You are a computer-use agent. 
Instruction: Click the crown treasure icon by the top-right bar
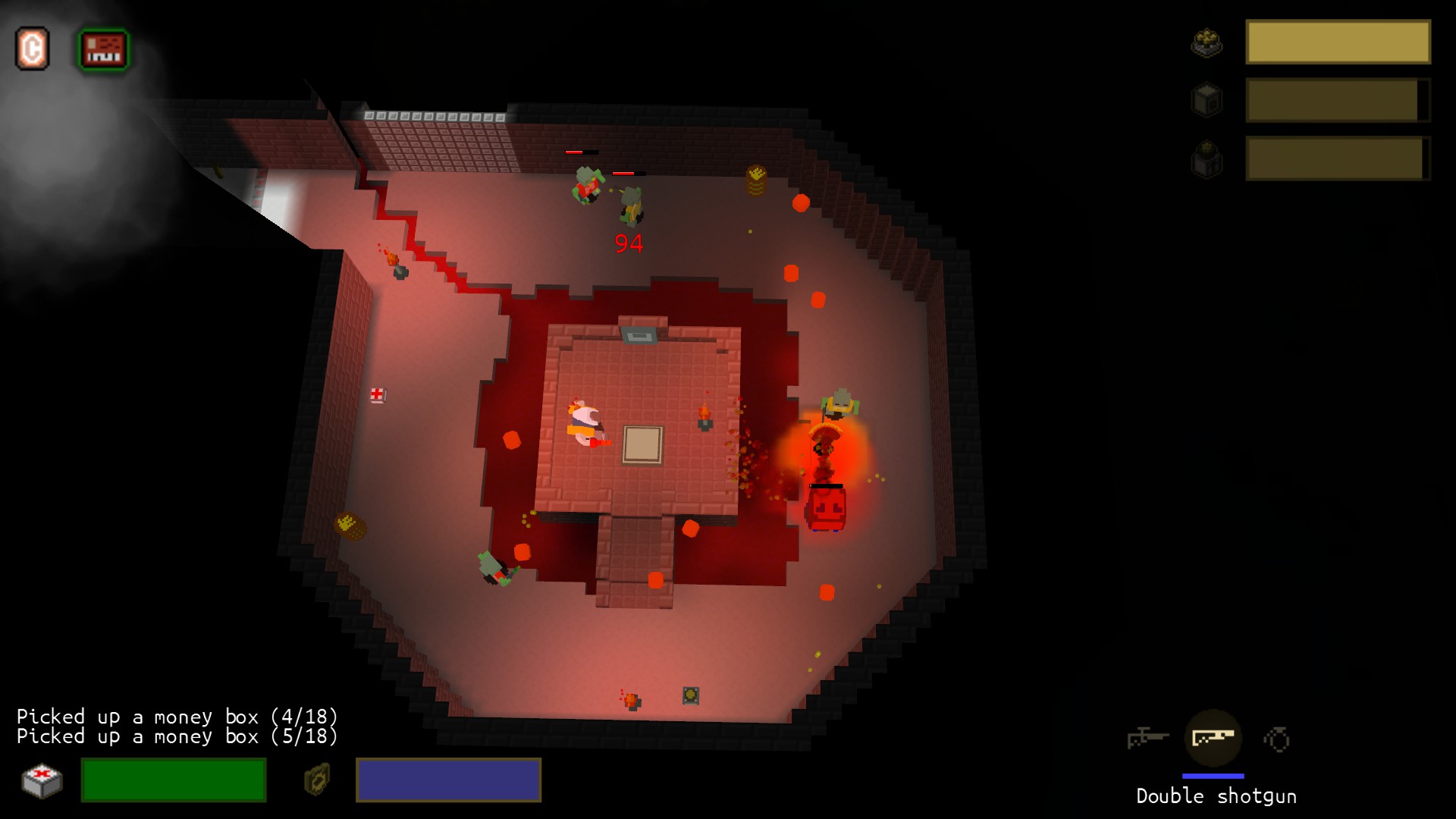tap(1208, 43)
